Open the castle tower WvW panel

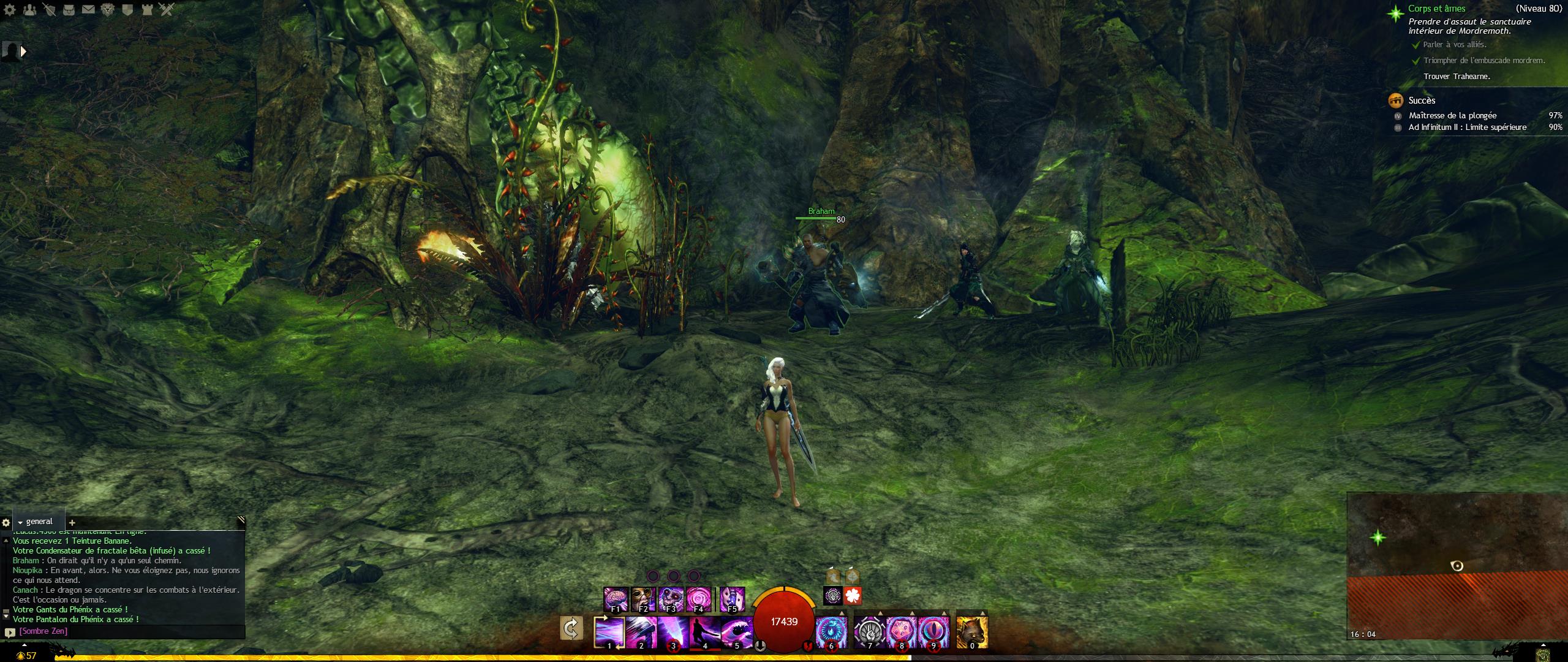point(147,10)
